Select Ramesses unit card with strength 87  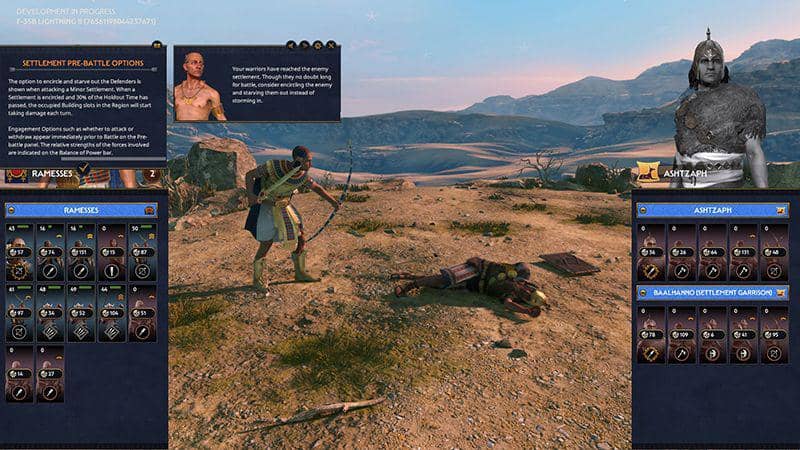(143, 251)
